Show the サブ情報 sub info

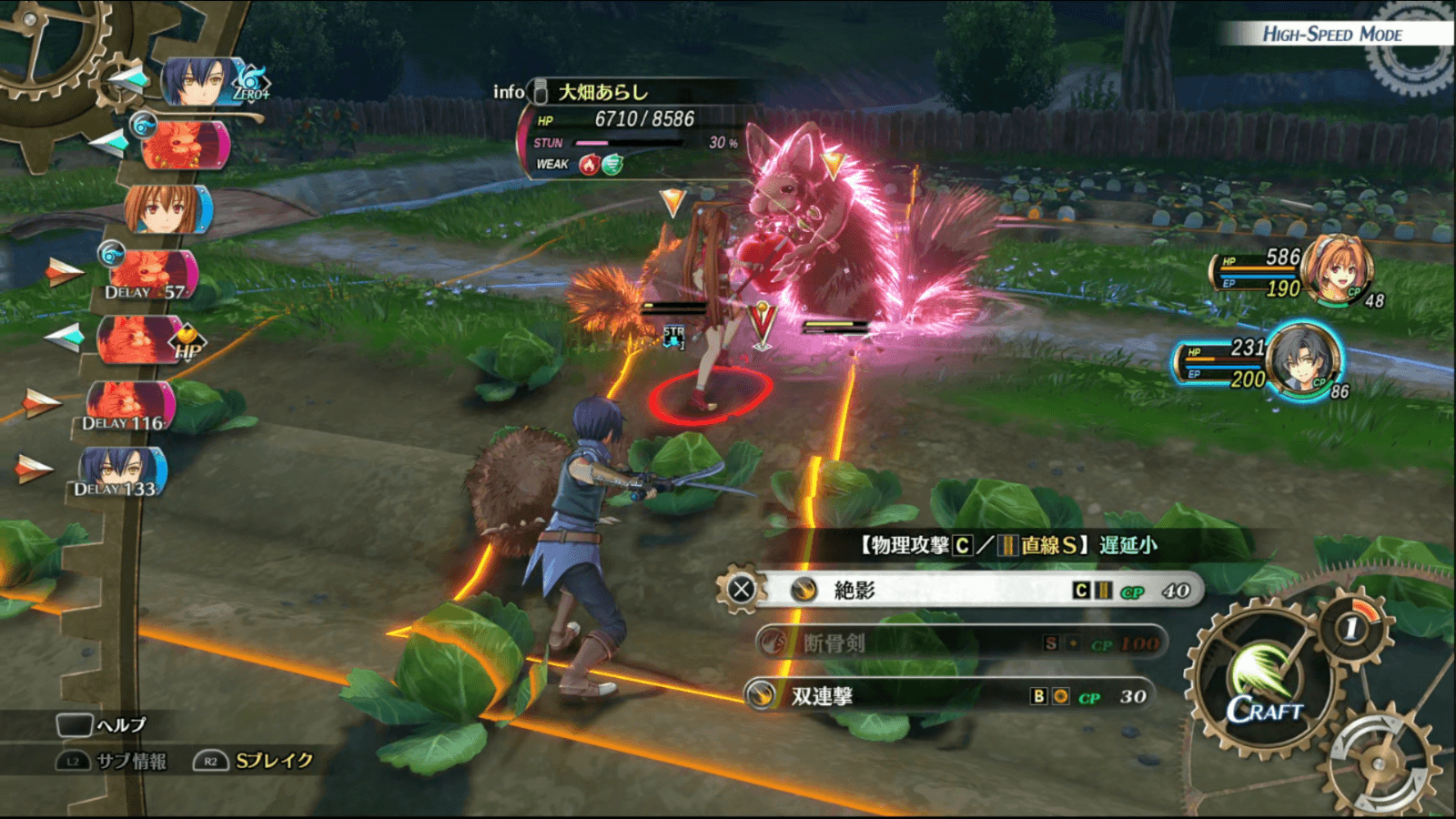click(x=114, y=761)
